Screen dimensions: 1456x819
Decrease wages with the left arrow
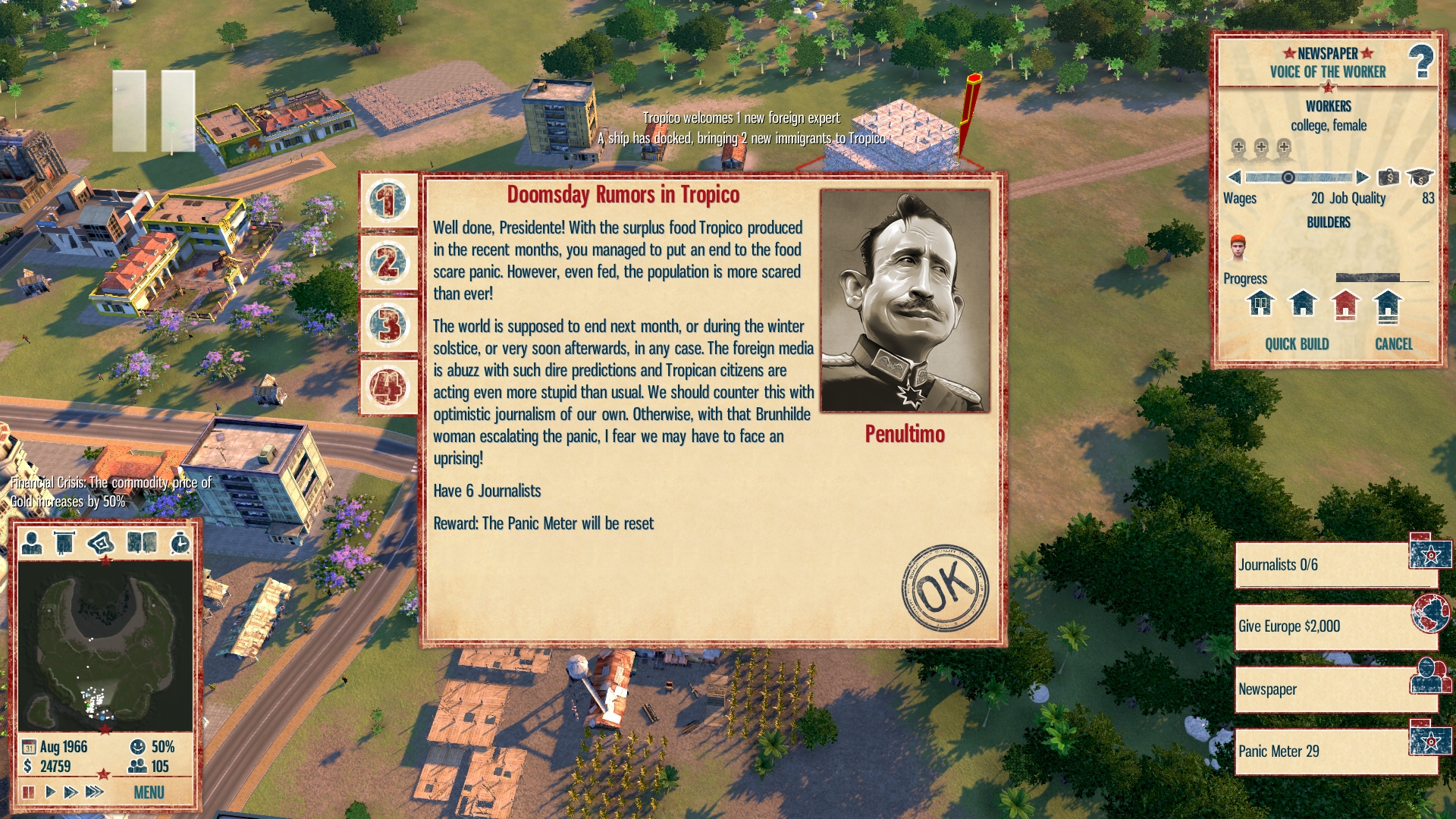1235,177
